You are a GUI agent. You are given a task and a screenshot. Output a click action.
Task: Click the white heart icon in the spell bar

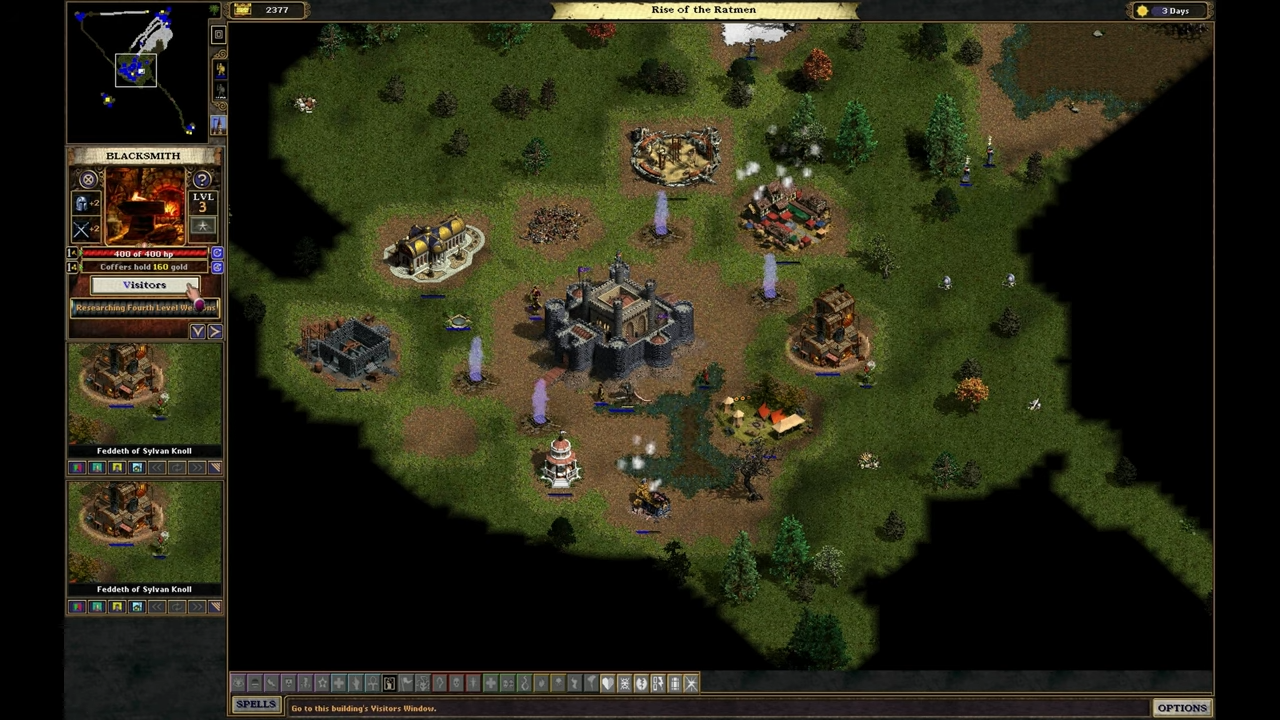click(x=607, y=684)
